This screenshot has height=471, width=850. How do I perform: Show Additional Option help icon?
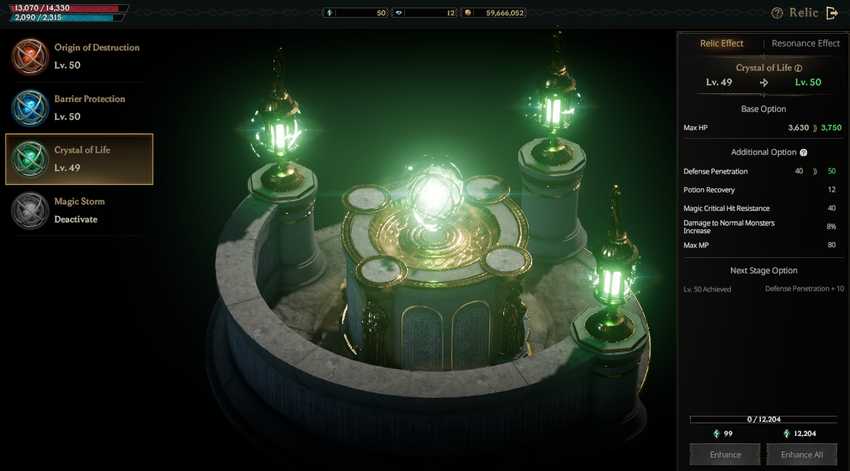coord(803,152)
